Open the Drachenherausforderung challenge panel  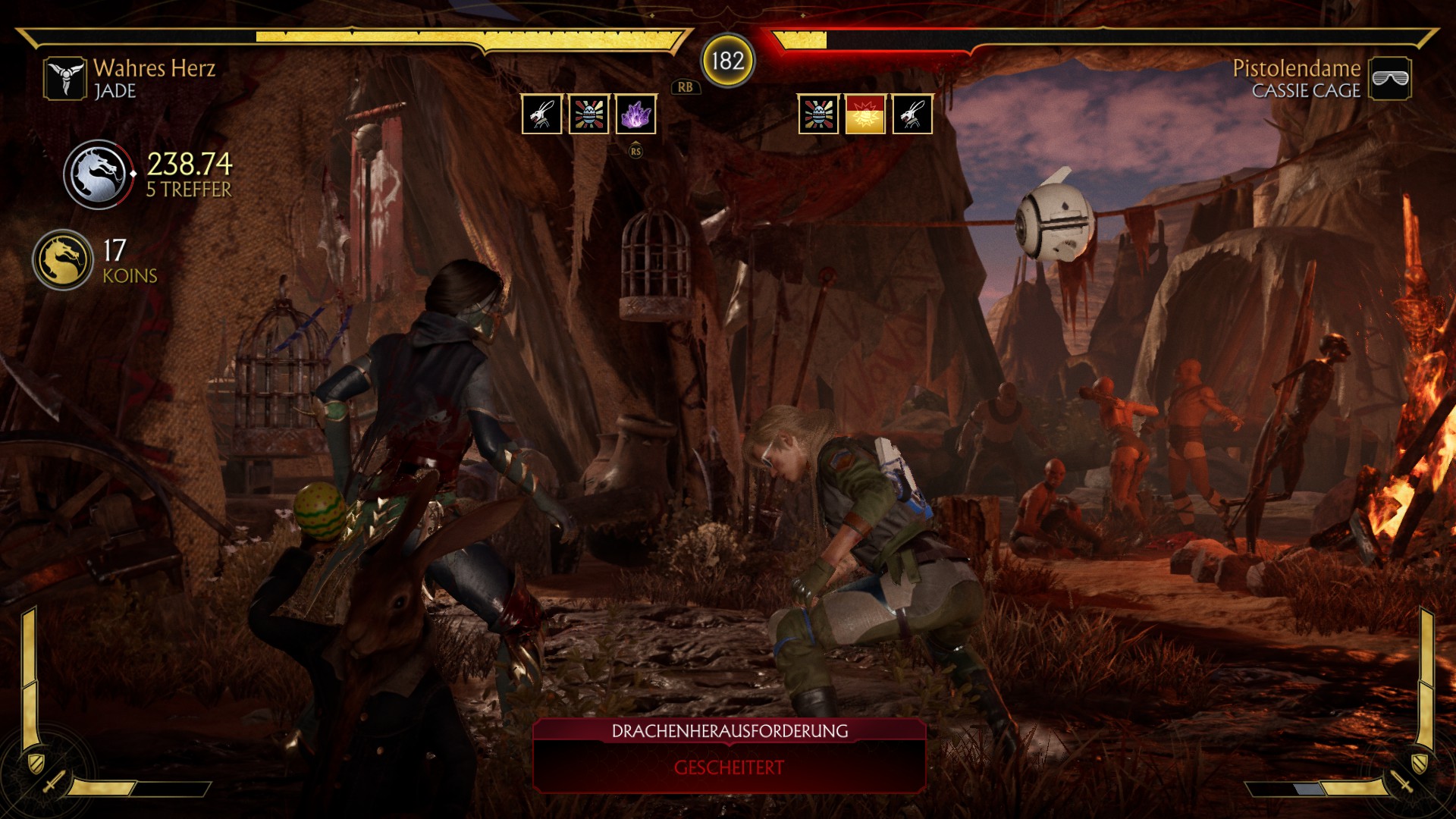[x=729, y=755]
